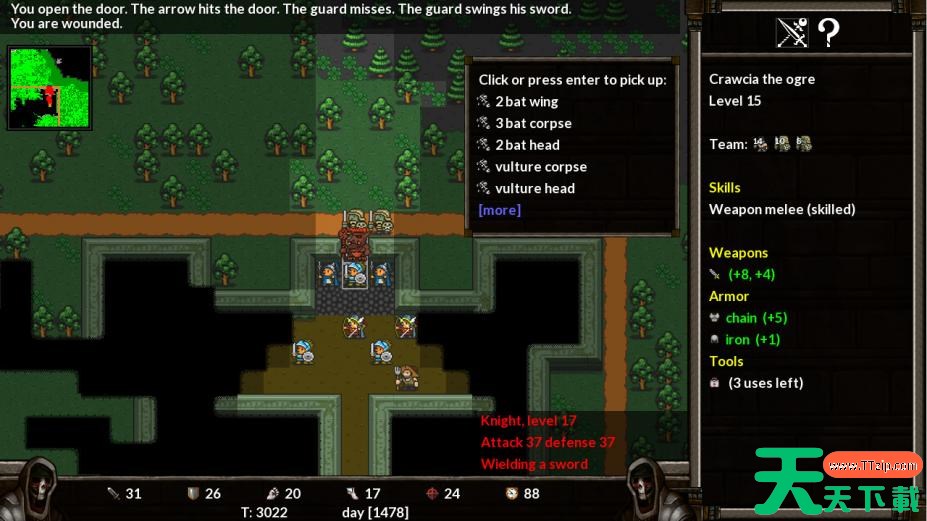This screenshot has height=521, width=927.
Task: Select the equipped weapon (+8, +4)
Action: click(750, 275)
